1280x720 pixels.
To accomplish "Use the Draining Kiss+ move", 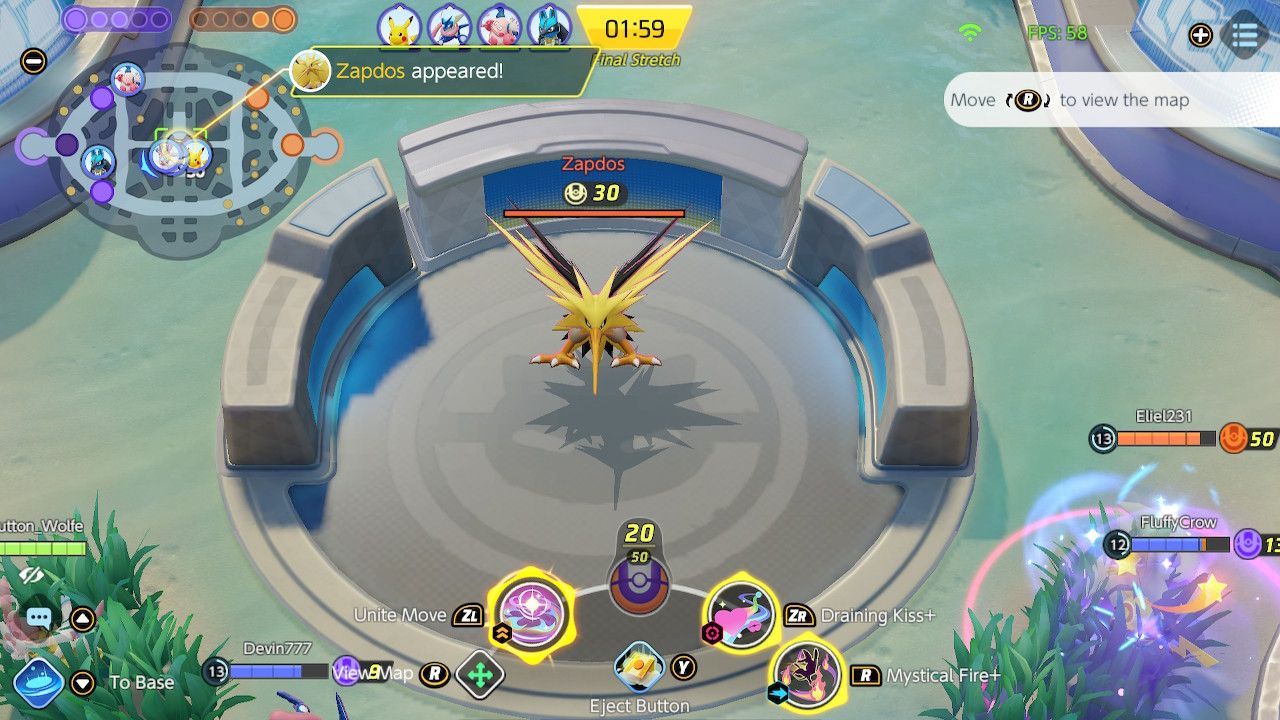I will coord(742,615).
